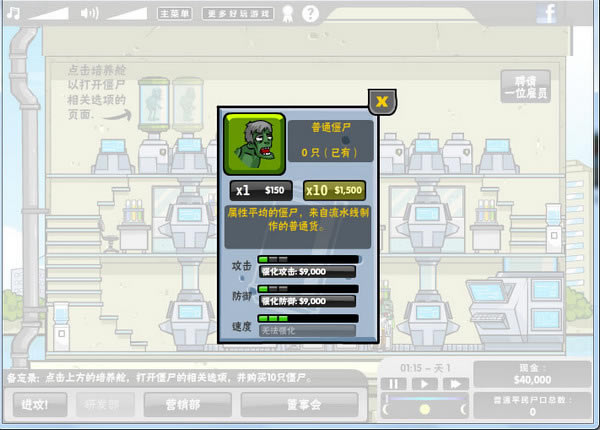600x430 pixels.
Task: Open the 主菜单 main menu
Action: [x=174, y=14]
